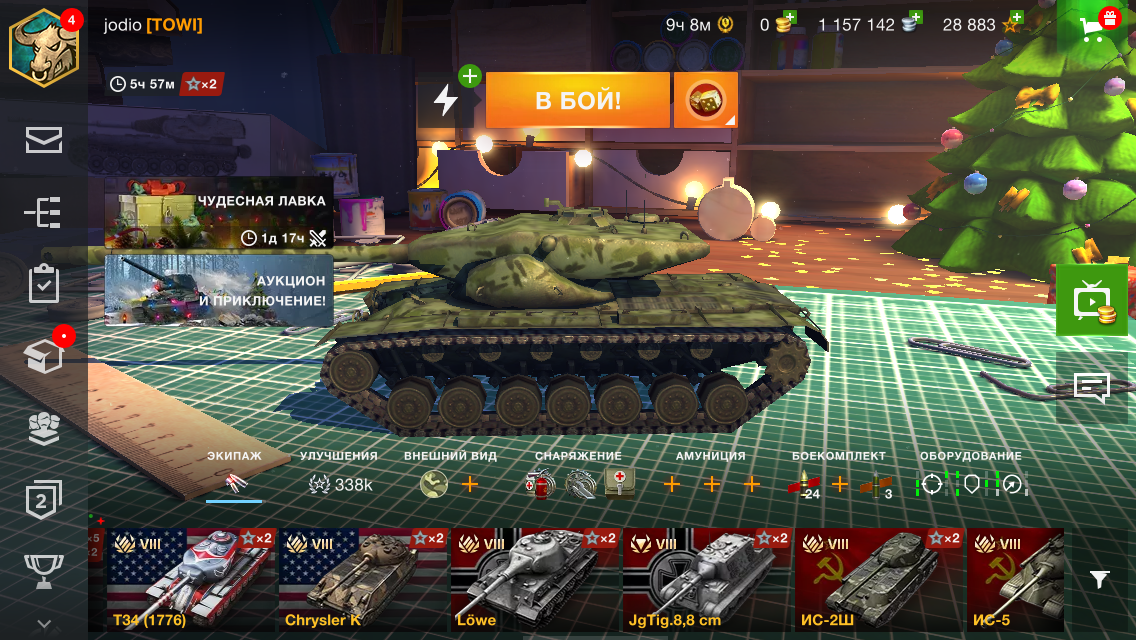Open the tech tree icon in sidebar

(44, 212)
